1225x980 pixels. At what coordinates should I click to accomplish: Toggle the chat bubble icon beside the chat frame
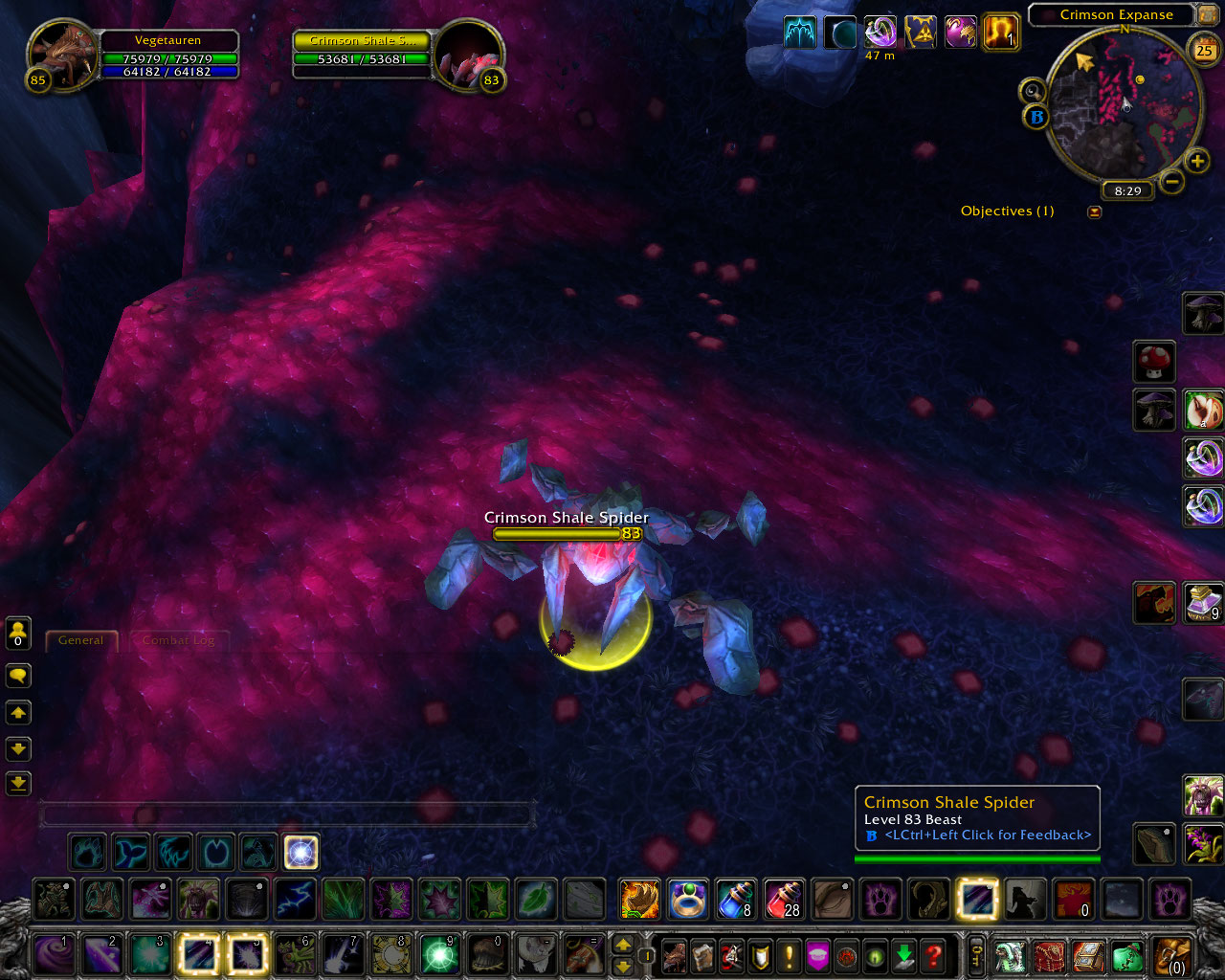point(17,675)
